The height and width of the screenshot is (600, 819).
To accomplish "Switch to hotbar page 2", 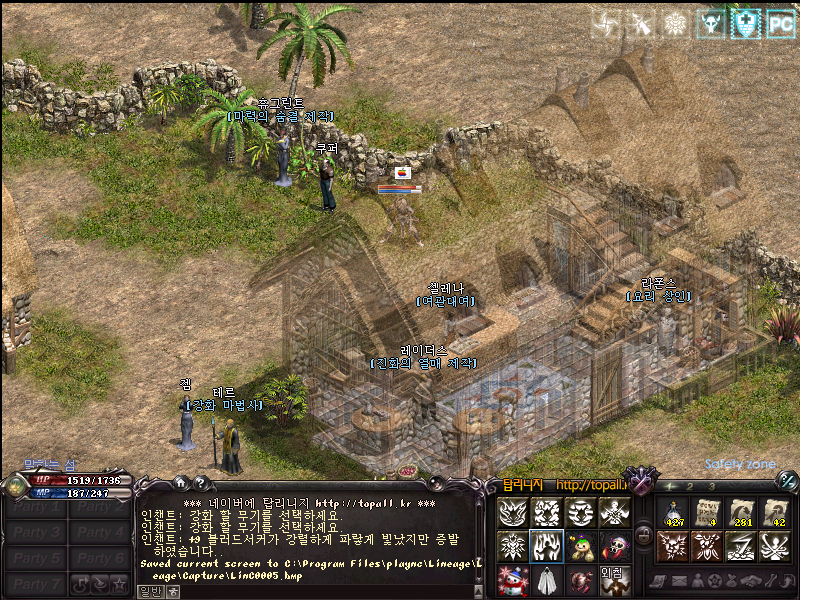I will tap(691, 487).
